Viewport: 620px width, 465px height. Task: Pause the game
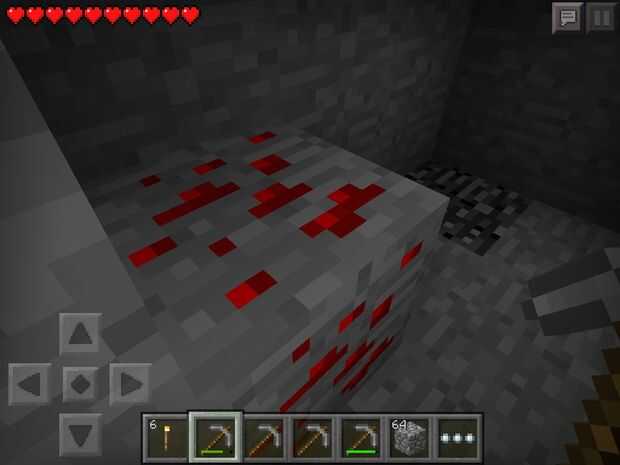pyautogui.click(x=600, y=17)
